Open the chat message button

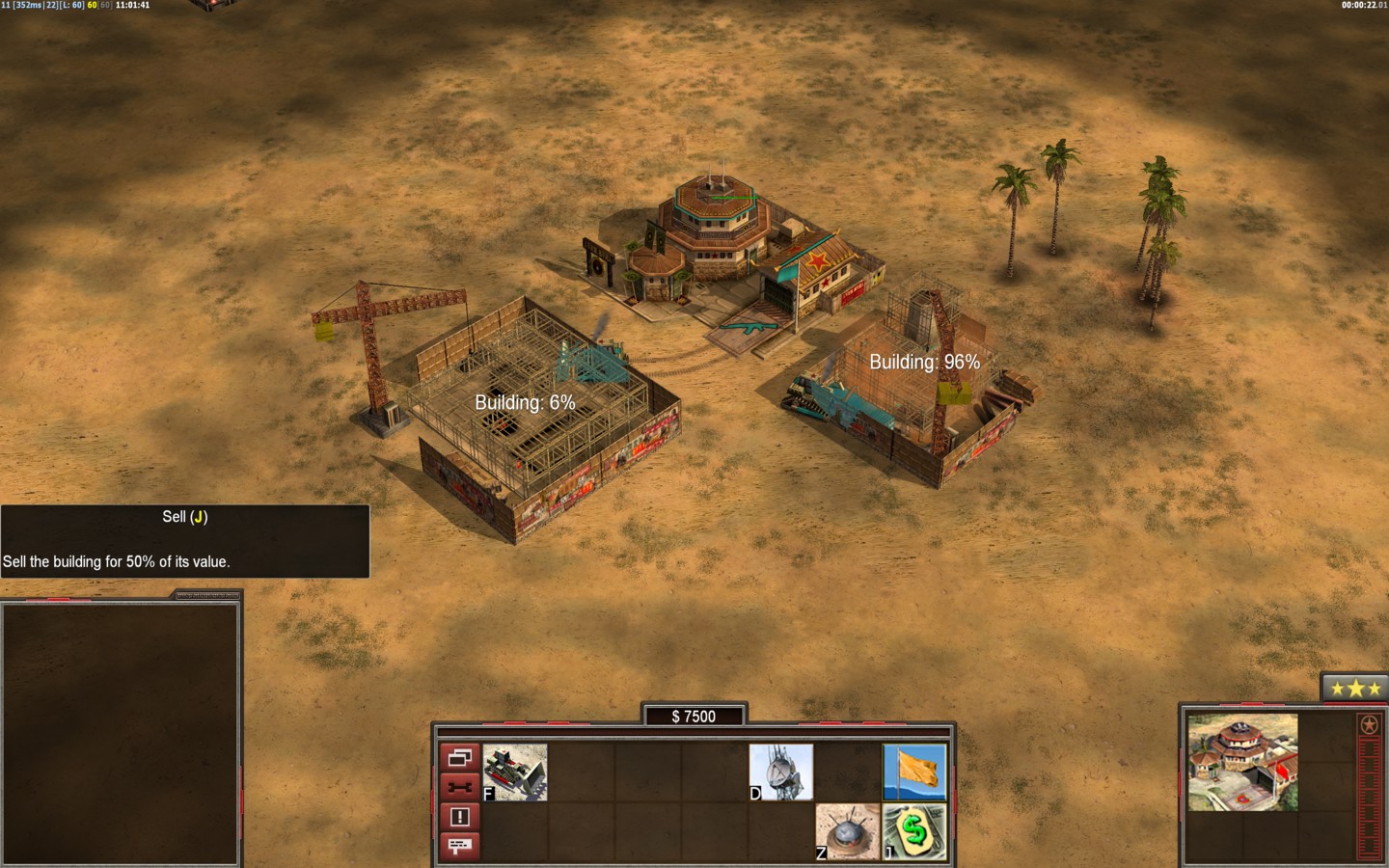[x=459, y=846]
